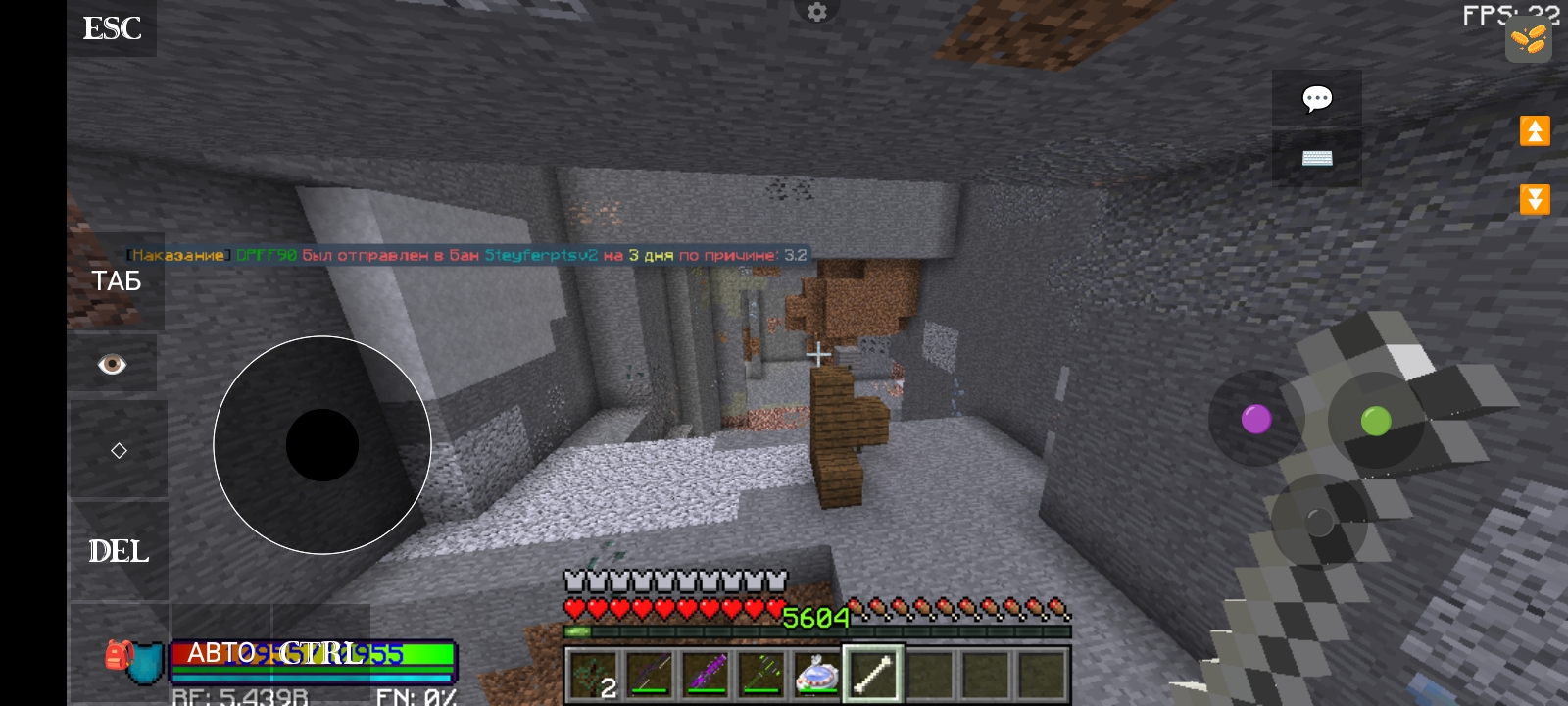Select the flying saucer item slot

[816, 675]
